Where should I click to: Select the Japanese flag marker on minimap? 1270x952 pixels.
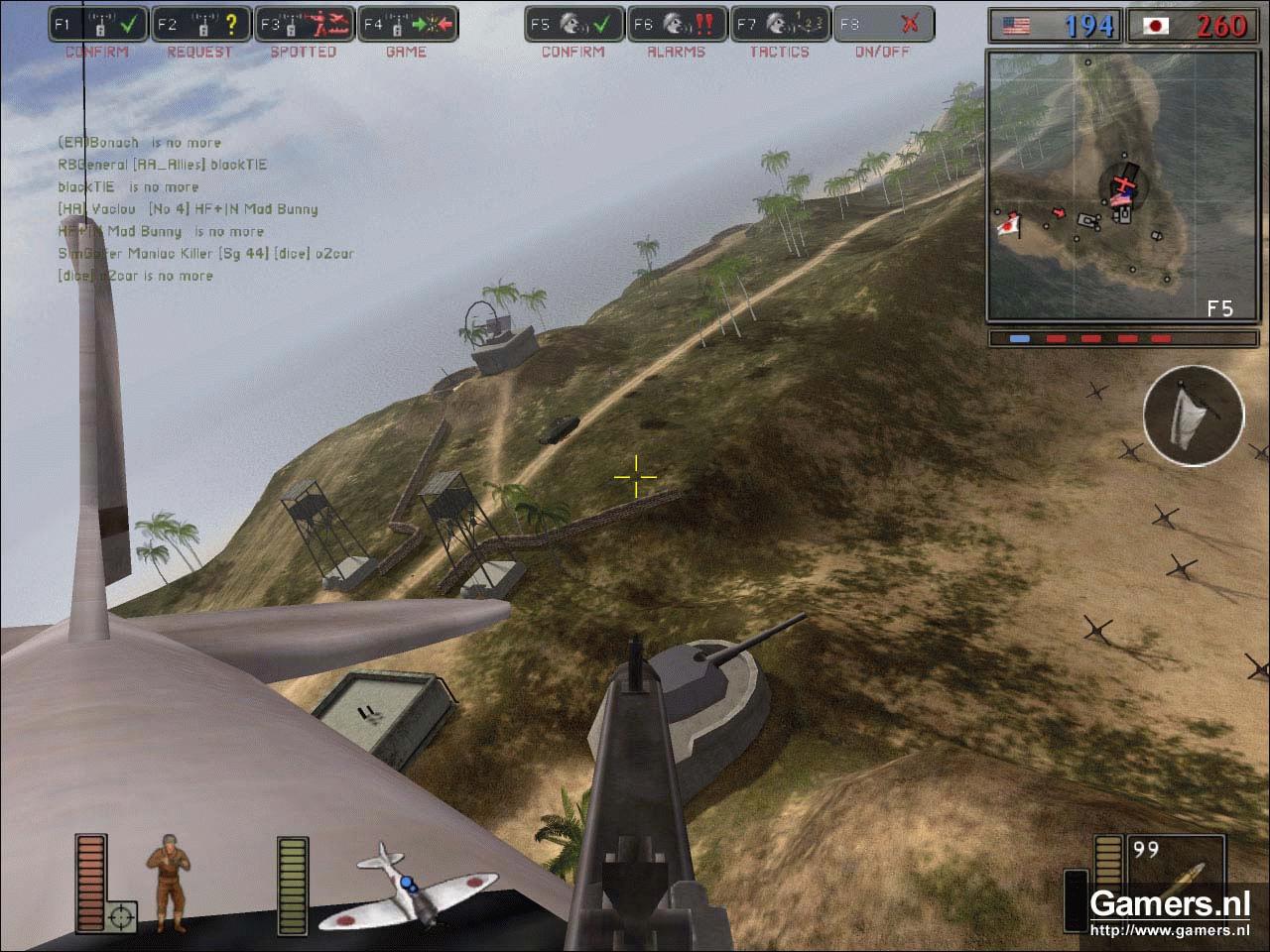[x=1009, y=224]
